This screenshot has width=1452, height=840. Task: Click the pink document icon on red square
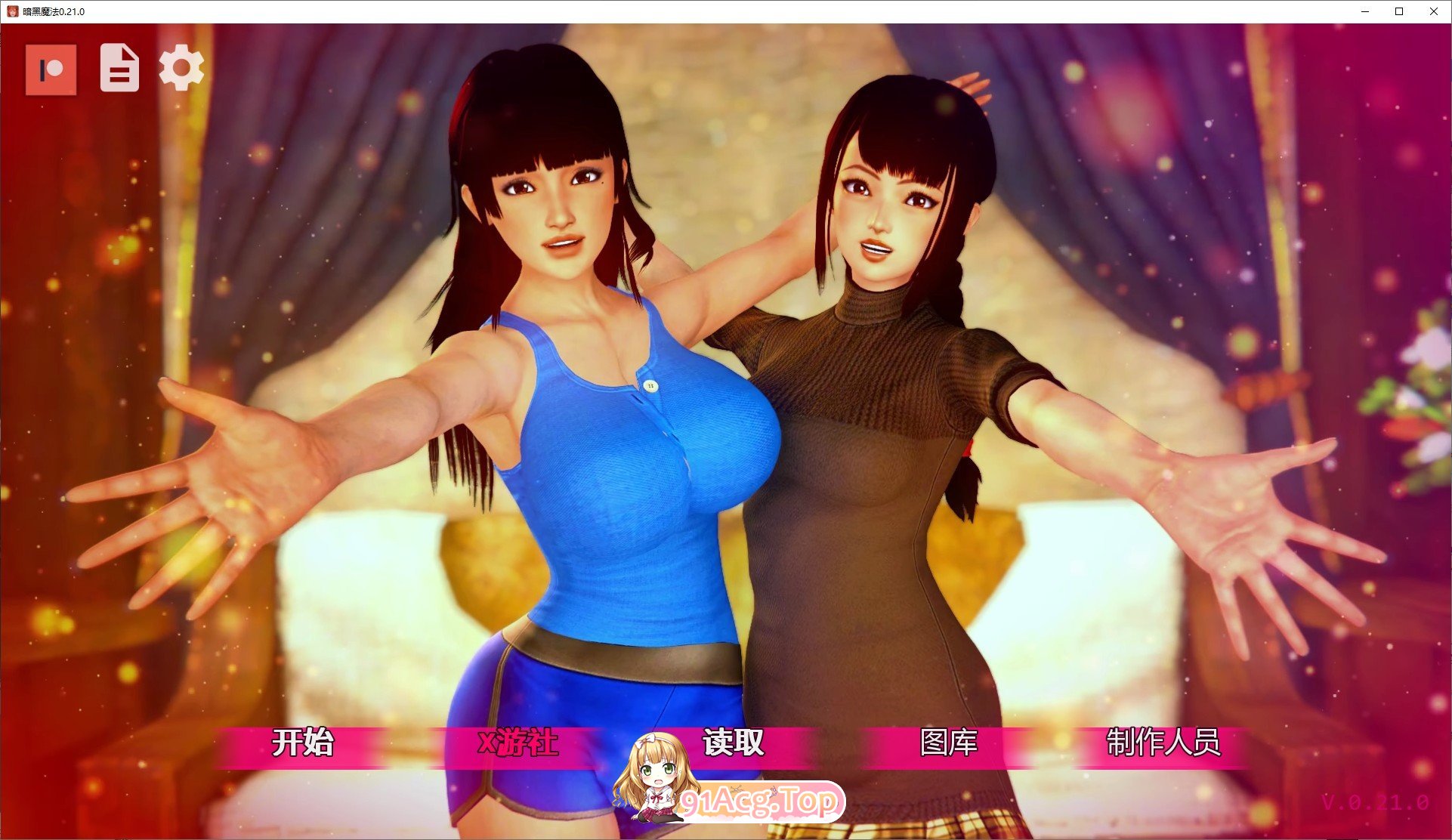click(50, 70)
